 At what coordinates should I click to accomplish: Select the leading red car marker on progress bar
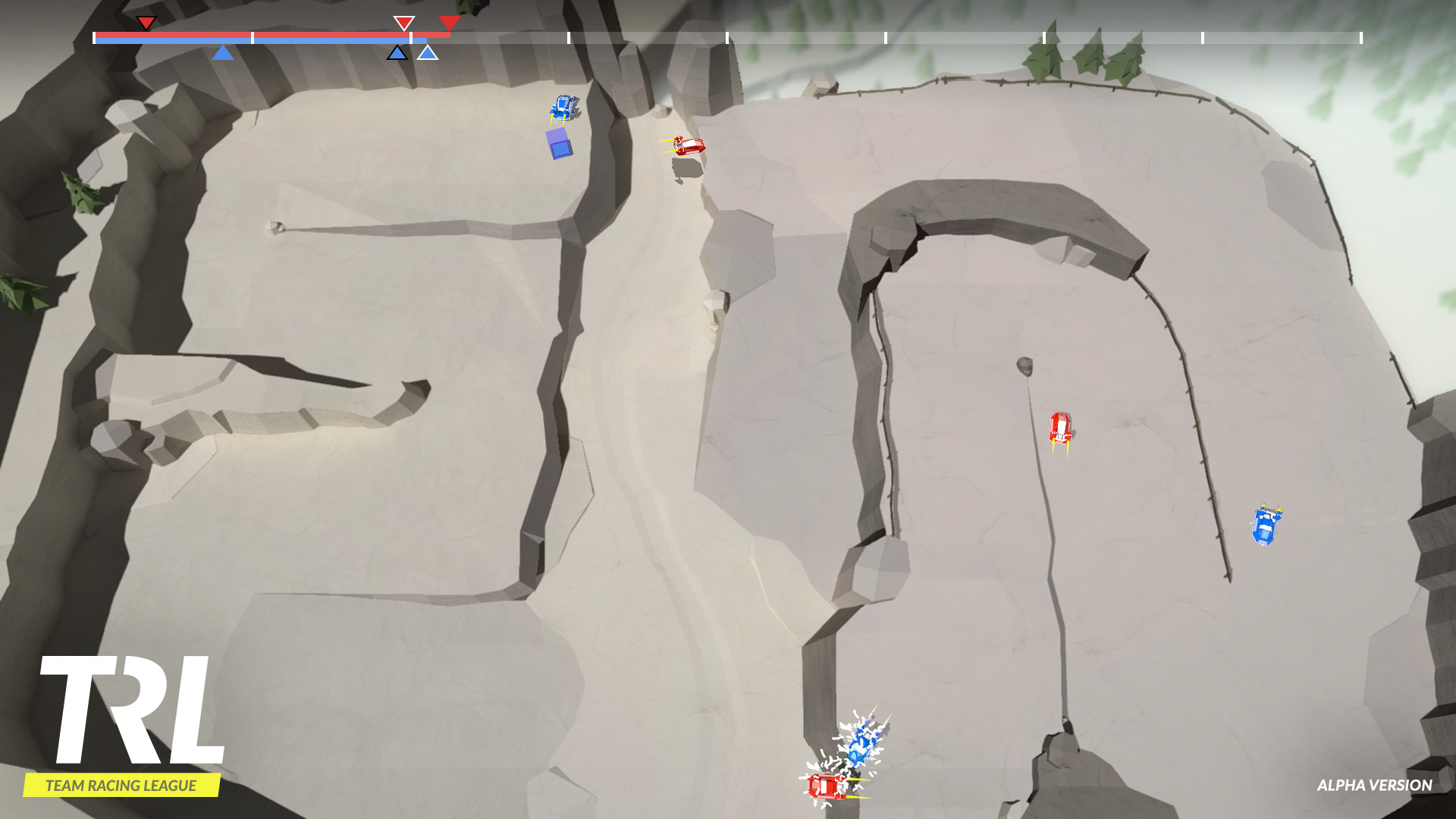450,24
